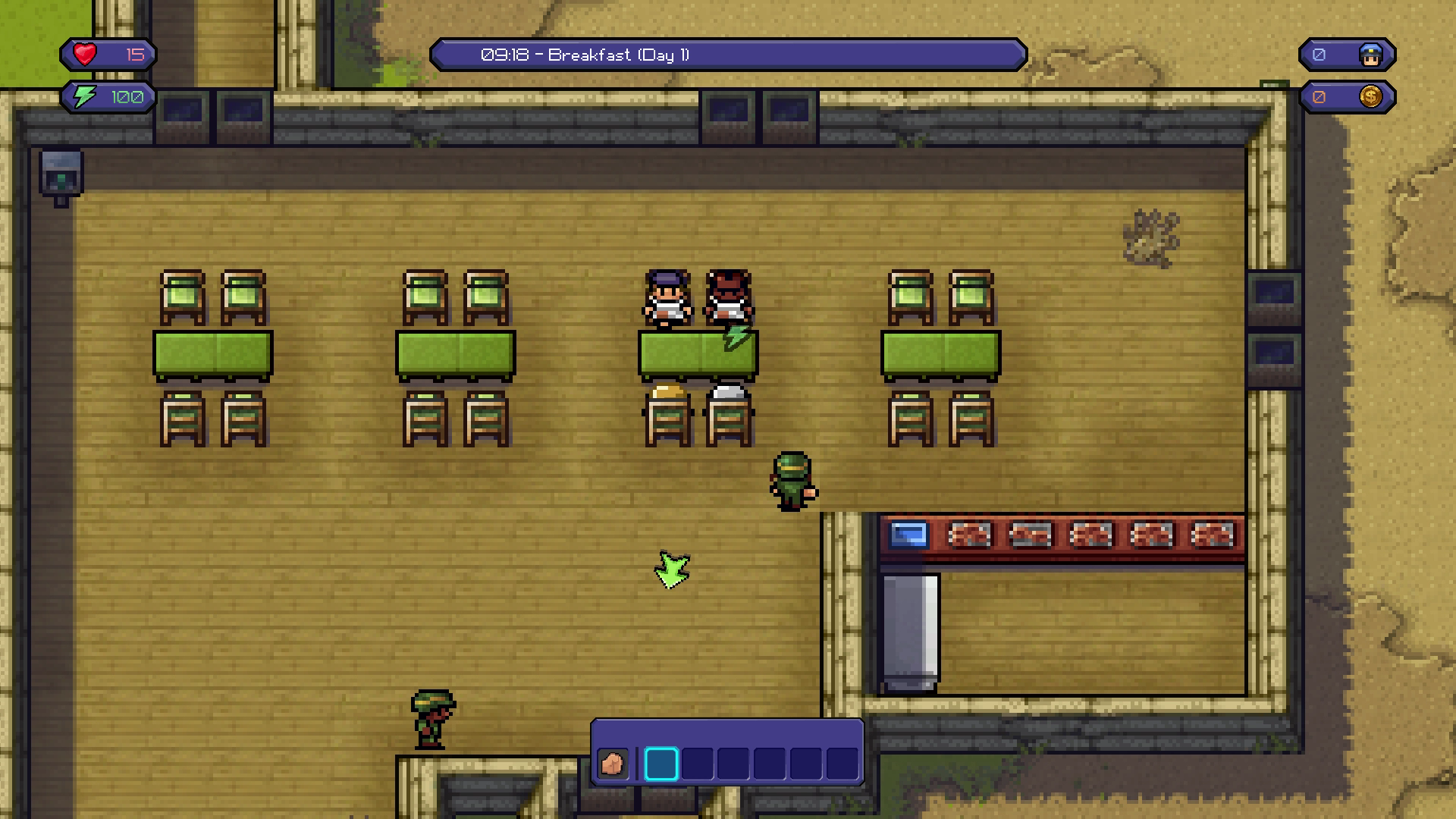Open the Breakfast routine schedule bar
This screenshot has height=819, width=1456.
(x=728, y=55)
